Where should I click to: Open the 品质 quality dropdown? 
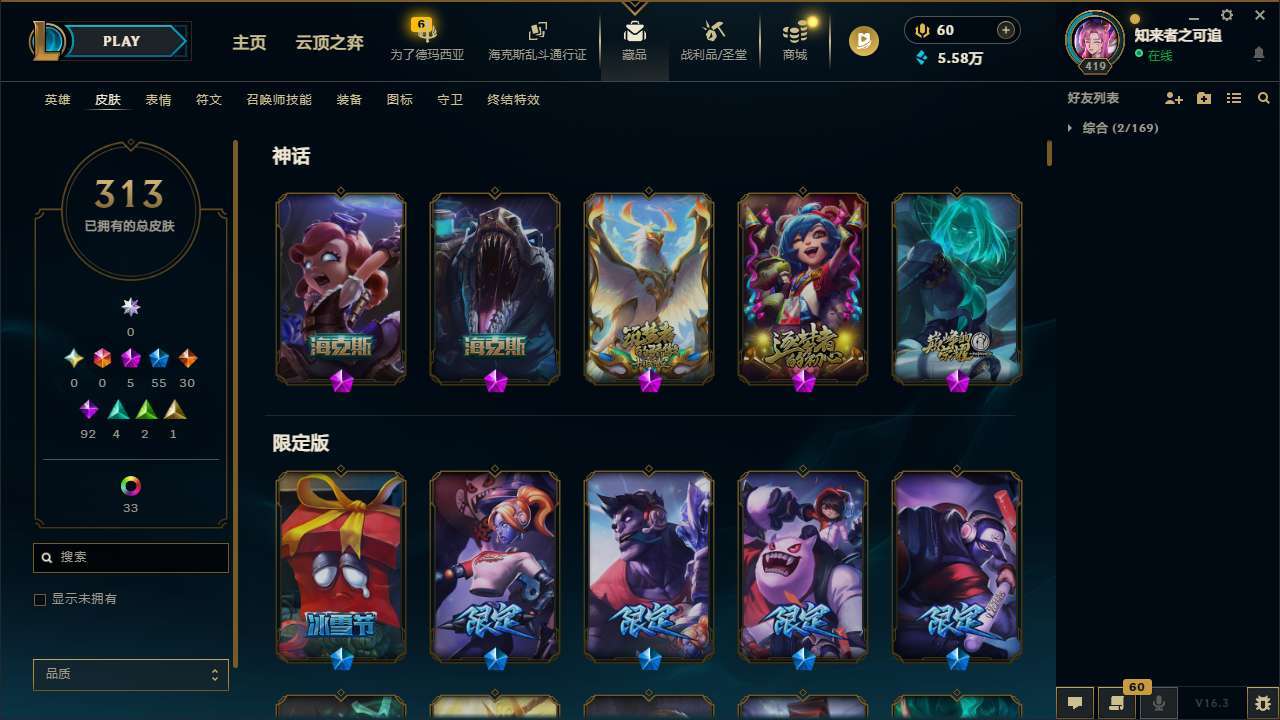pos(130,674)
